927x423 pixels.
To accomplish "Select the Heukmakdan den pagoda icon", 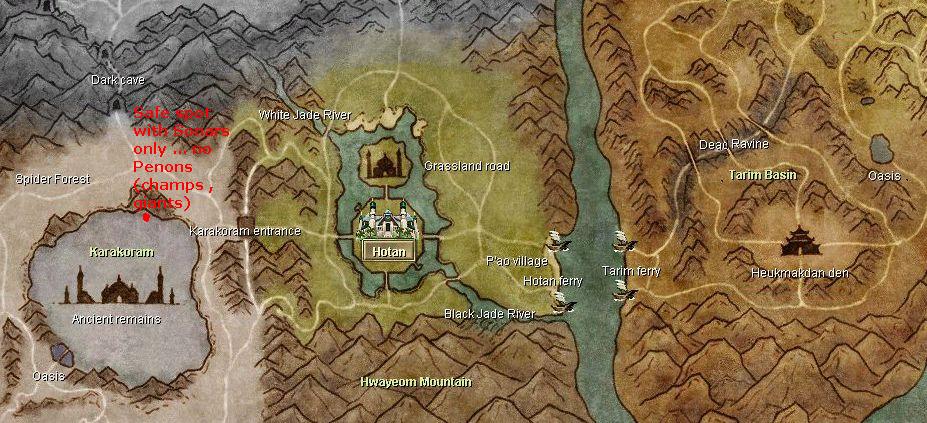I will click(x=804, y=242).
